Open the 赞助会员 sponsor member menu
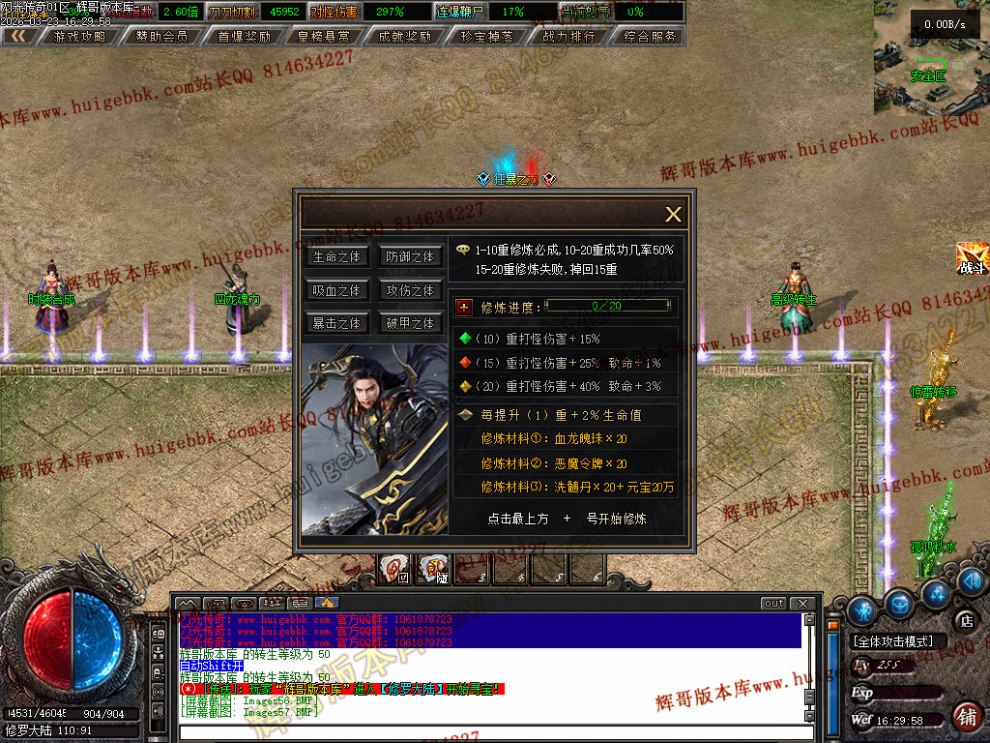 coord(161,36)
